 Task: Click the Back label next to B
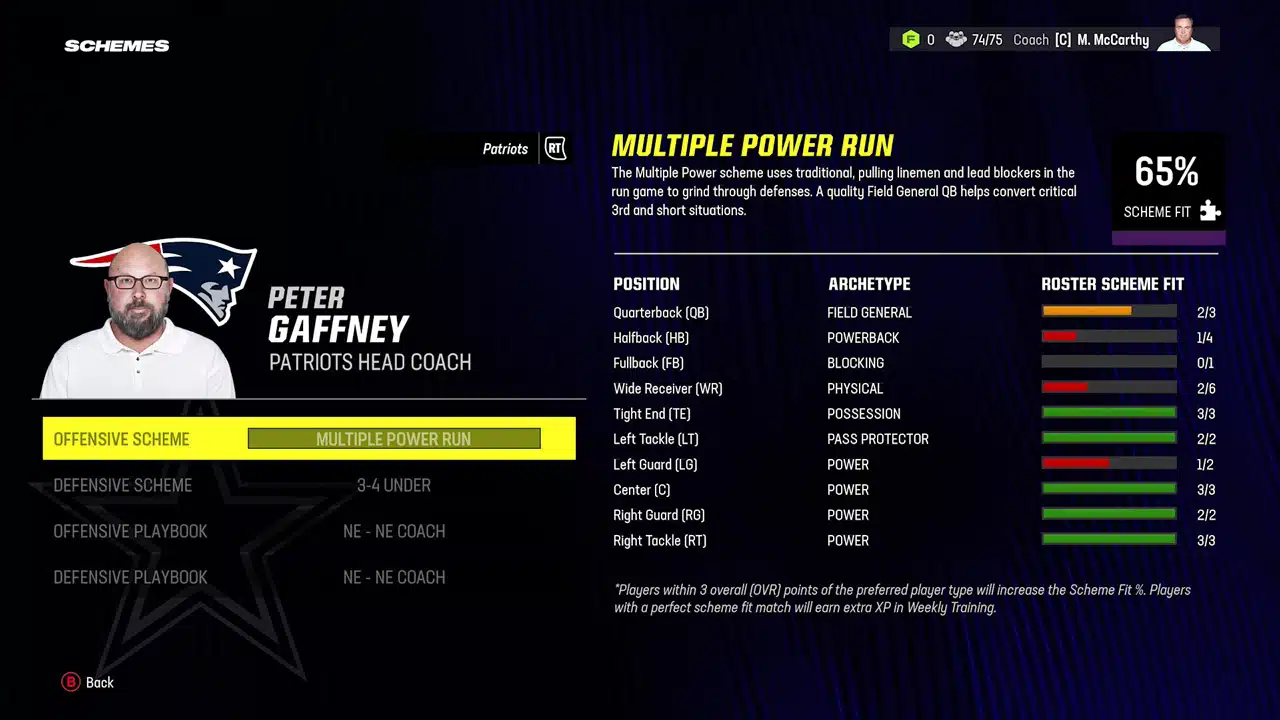click(99, 682)
